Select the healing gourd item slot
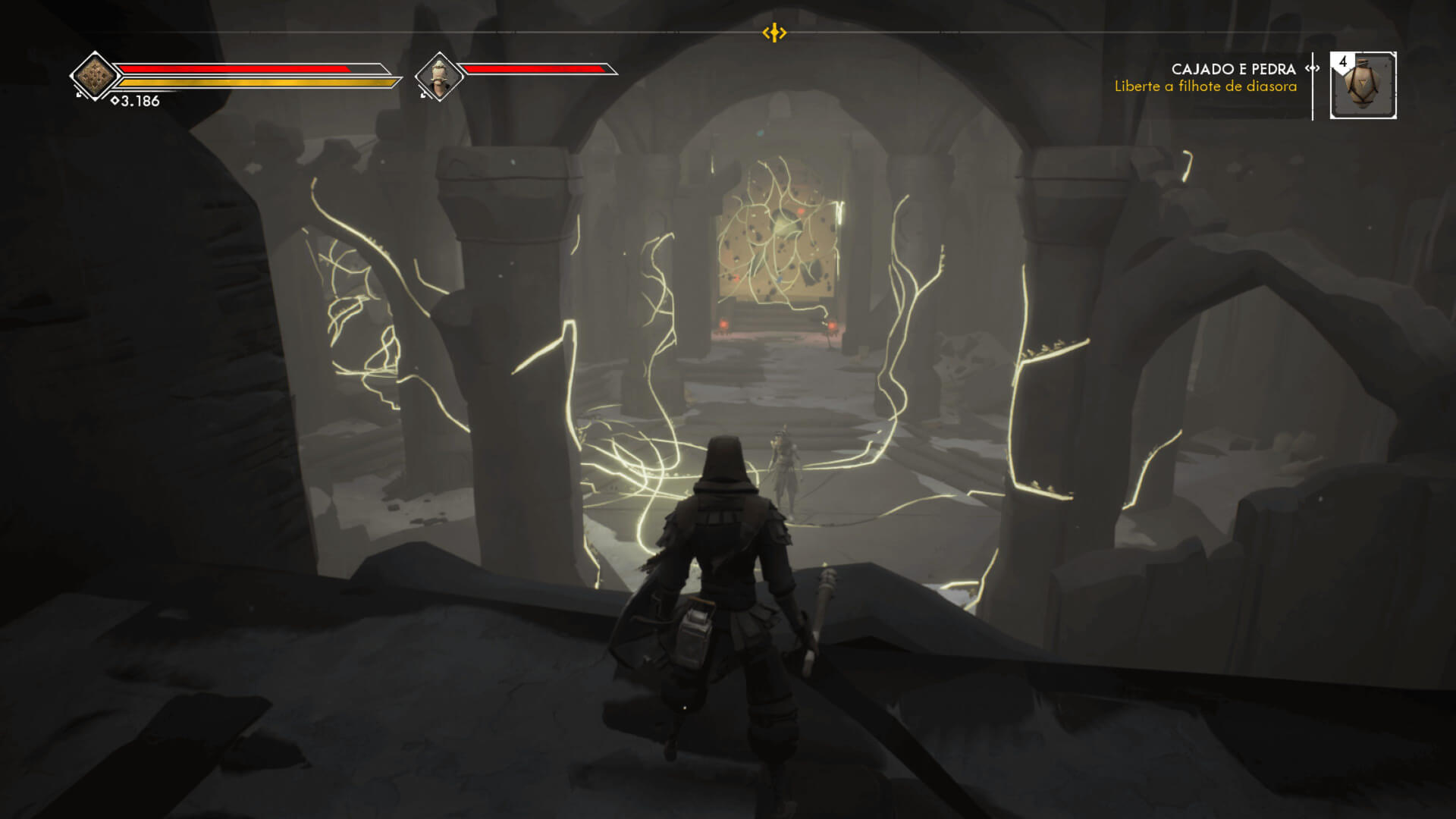The height and width of the screenshot is (819, 1456). point(1363,86)
